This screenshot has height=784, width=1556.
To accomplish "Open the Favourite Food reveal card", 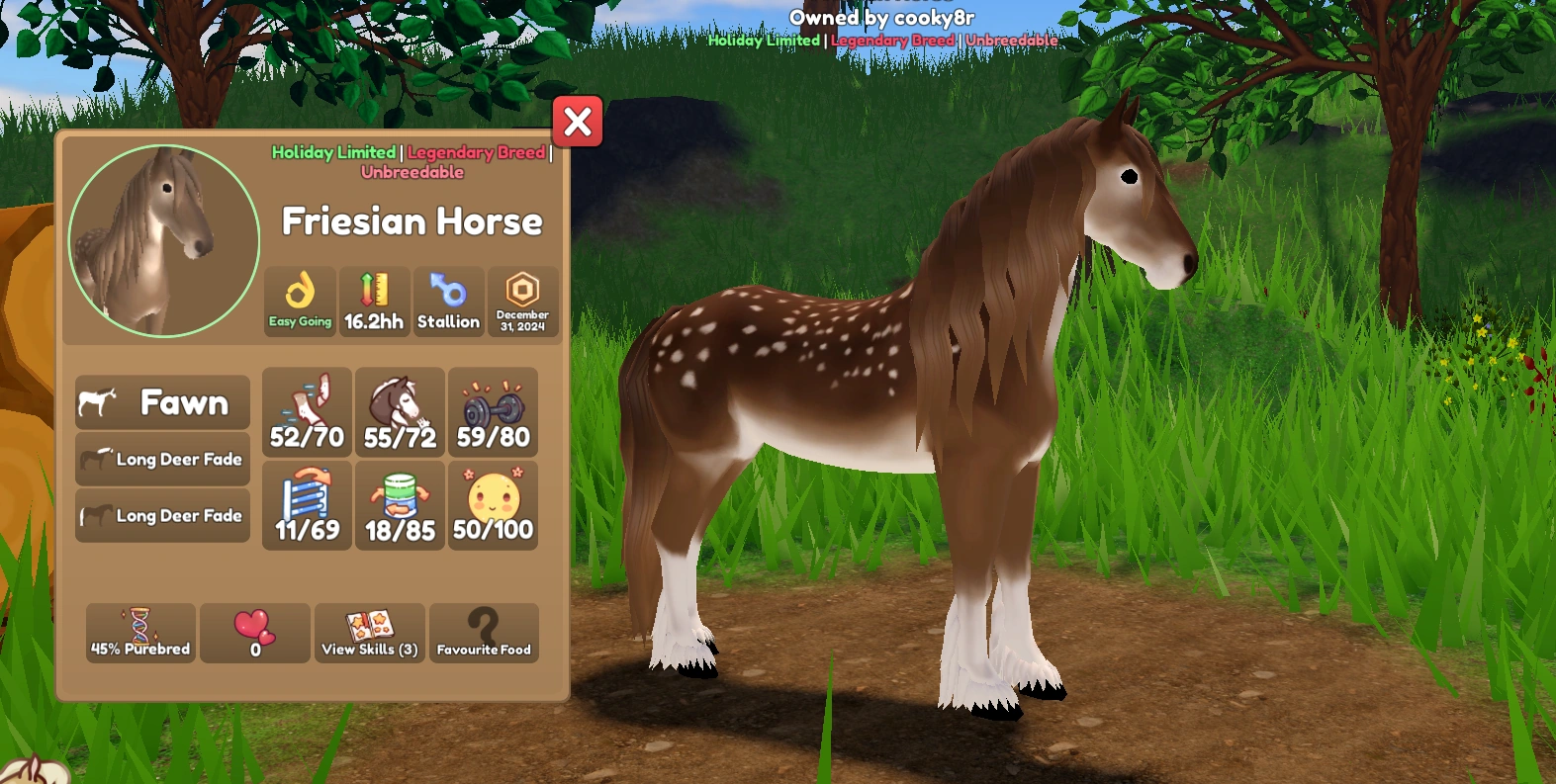I will pos(484,633).
